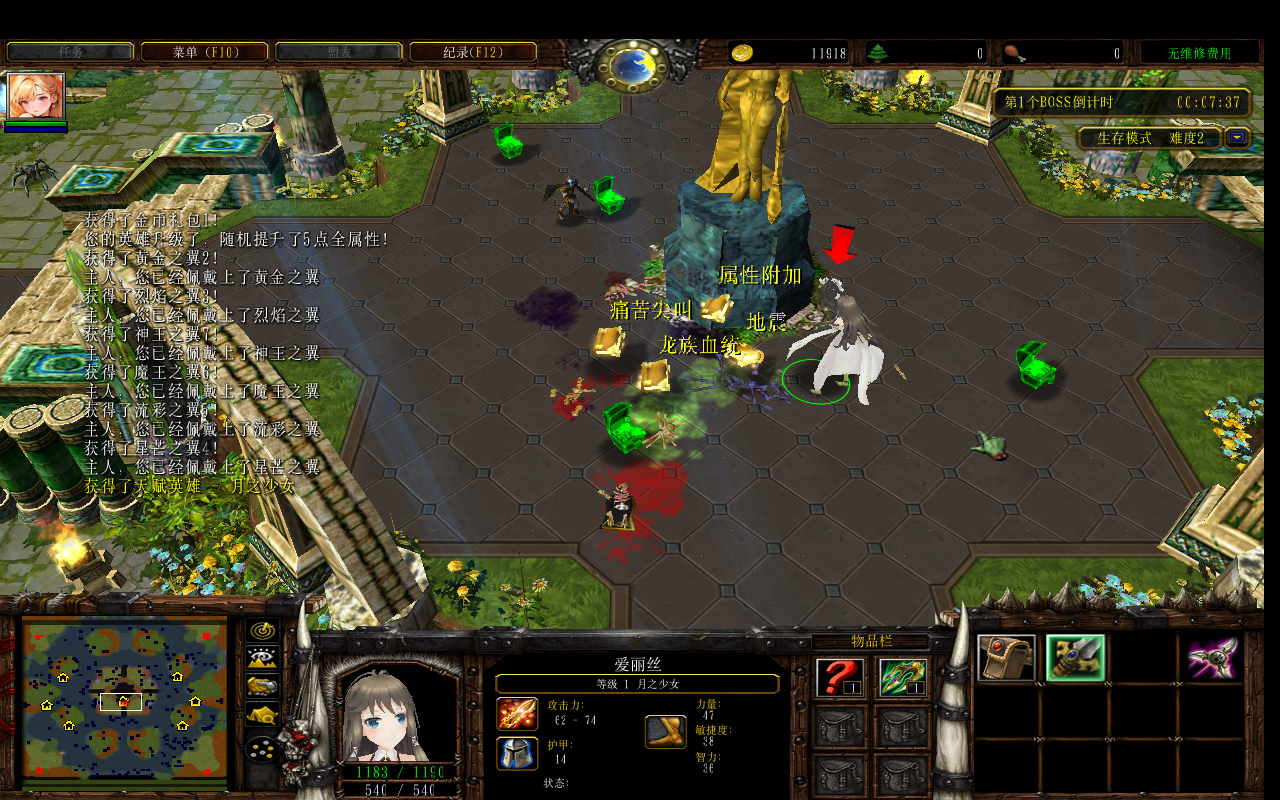Toggle ally colors with the dotted circle icon
Image resolution: width=1280 pixels, height=800 pixels.
[261, 748]
